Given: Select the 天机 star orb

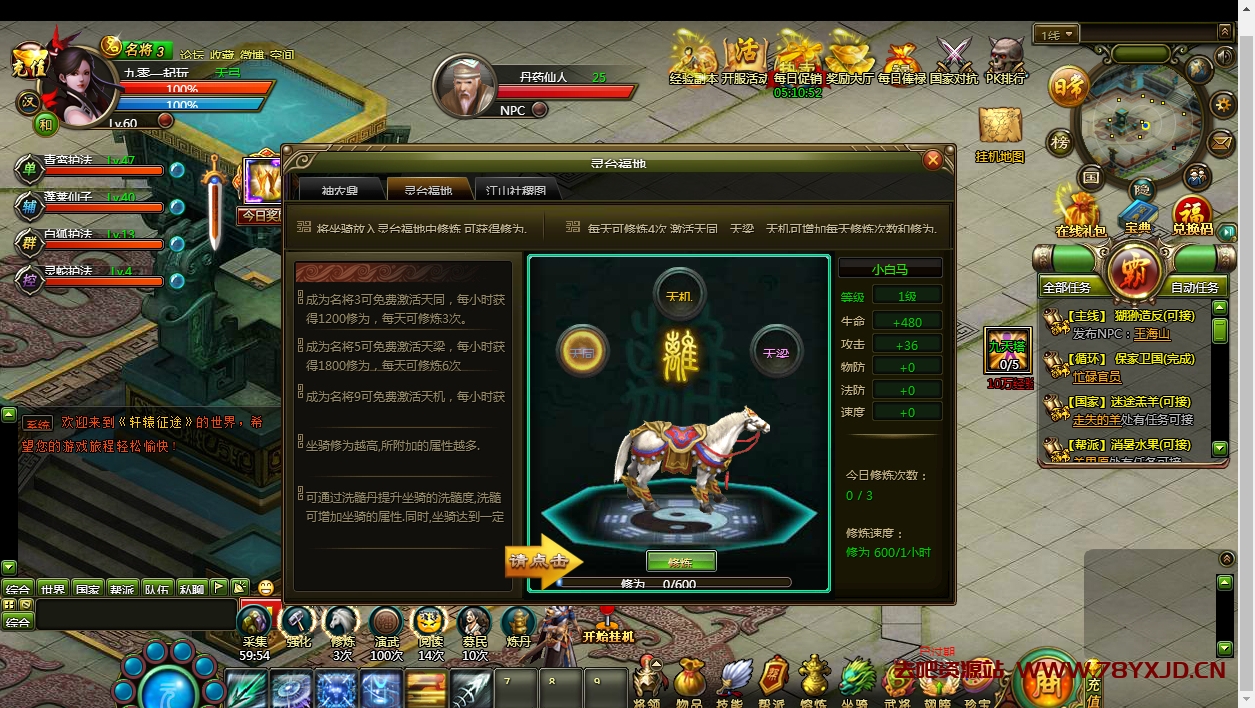Looking at the screenshot, I should (x=680, y=295).
